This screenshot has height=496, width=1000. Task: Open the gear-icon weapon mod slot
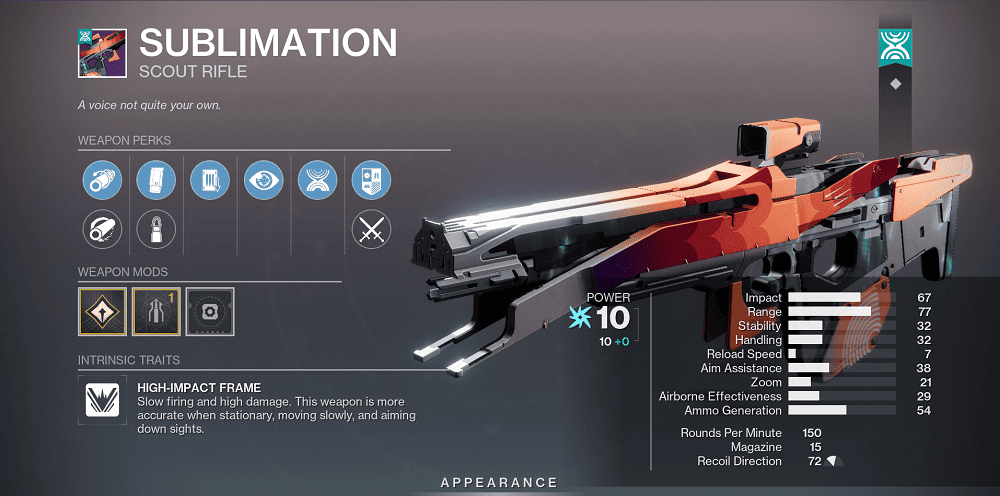tap(210, 311)
